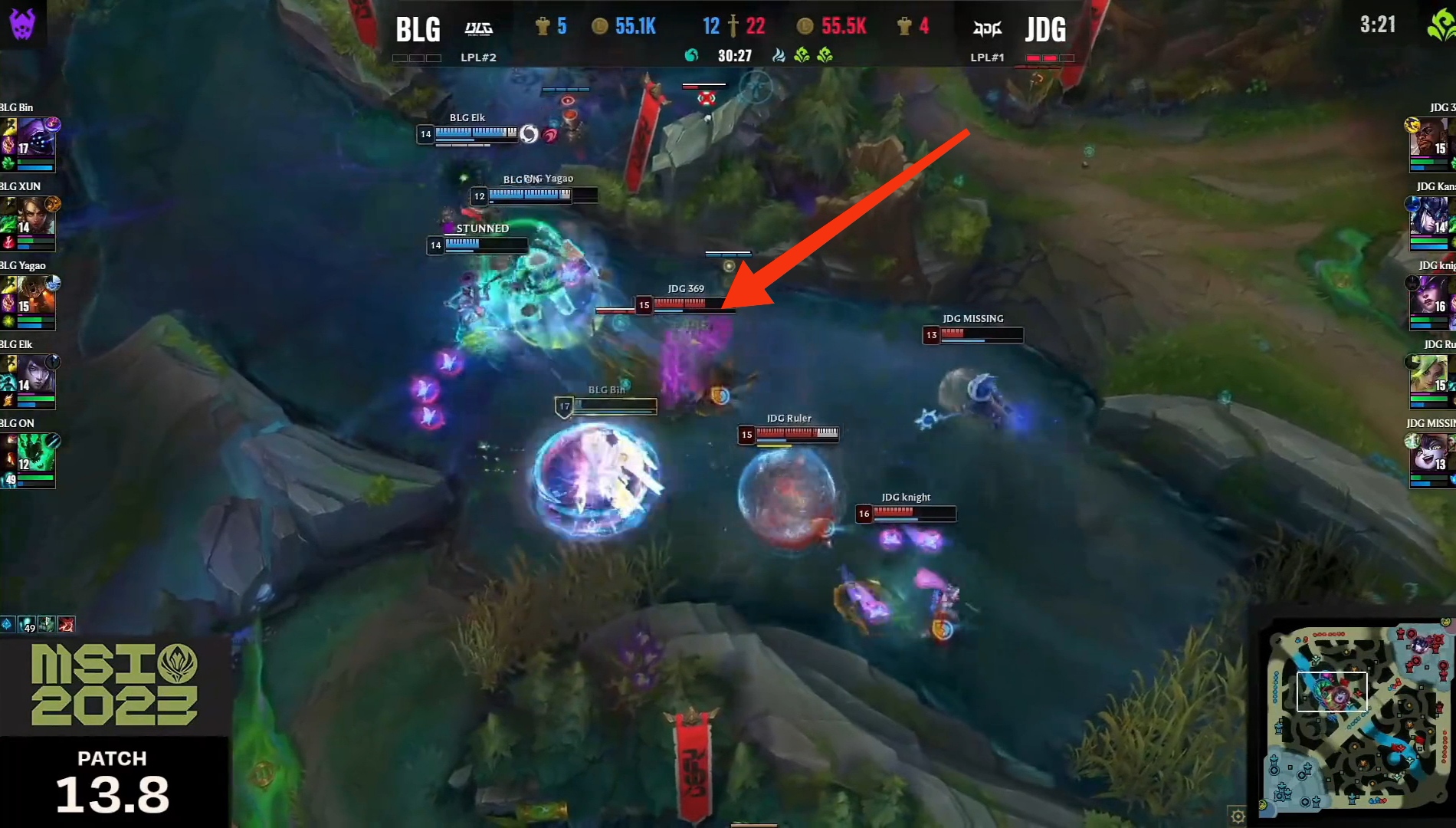The height and width of the screenshot is (828, 1456).
Task: Select BLG XUN's champion portrait
Action: [x=36, y=216]
